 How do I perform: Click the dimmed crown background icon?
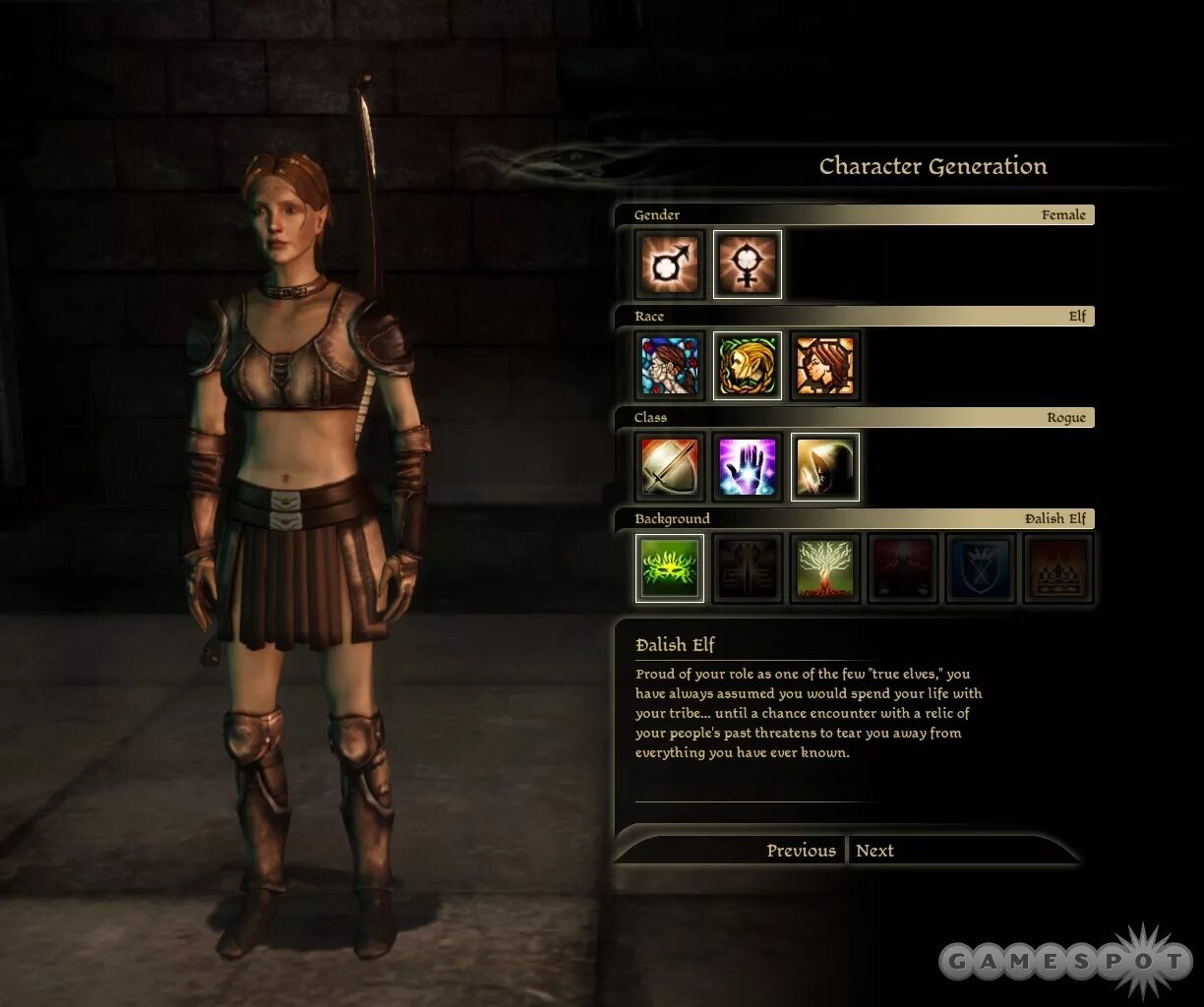coord(1058,568)
